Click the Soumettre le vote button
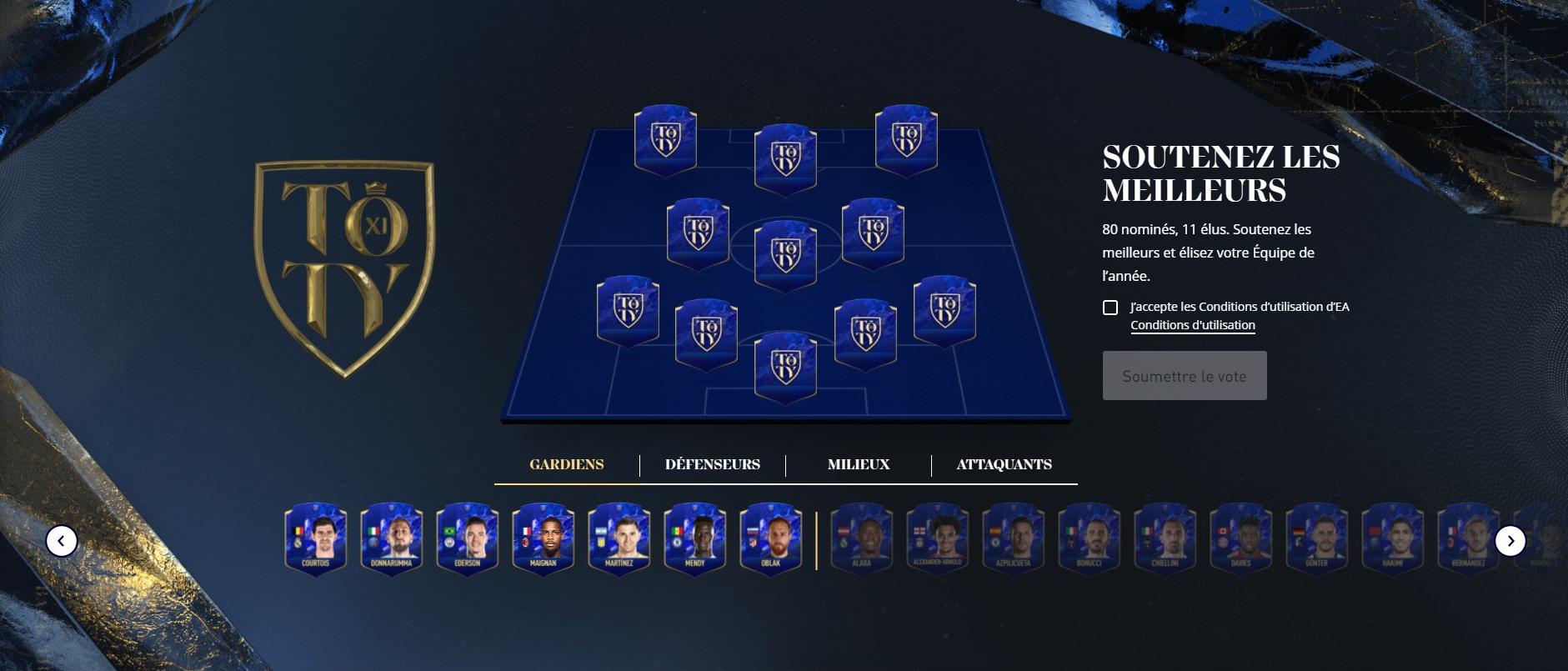 point(1185,375)
